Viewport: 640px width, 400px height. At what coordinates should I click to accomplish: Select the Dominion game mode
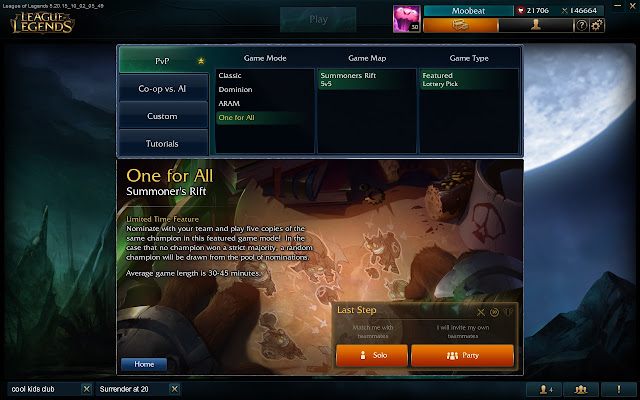coord(235,90)
